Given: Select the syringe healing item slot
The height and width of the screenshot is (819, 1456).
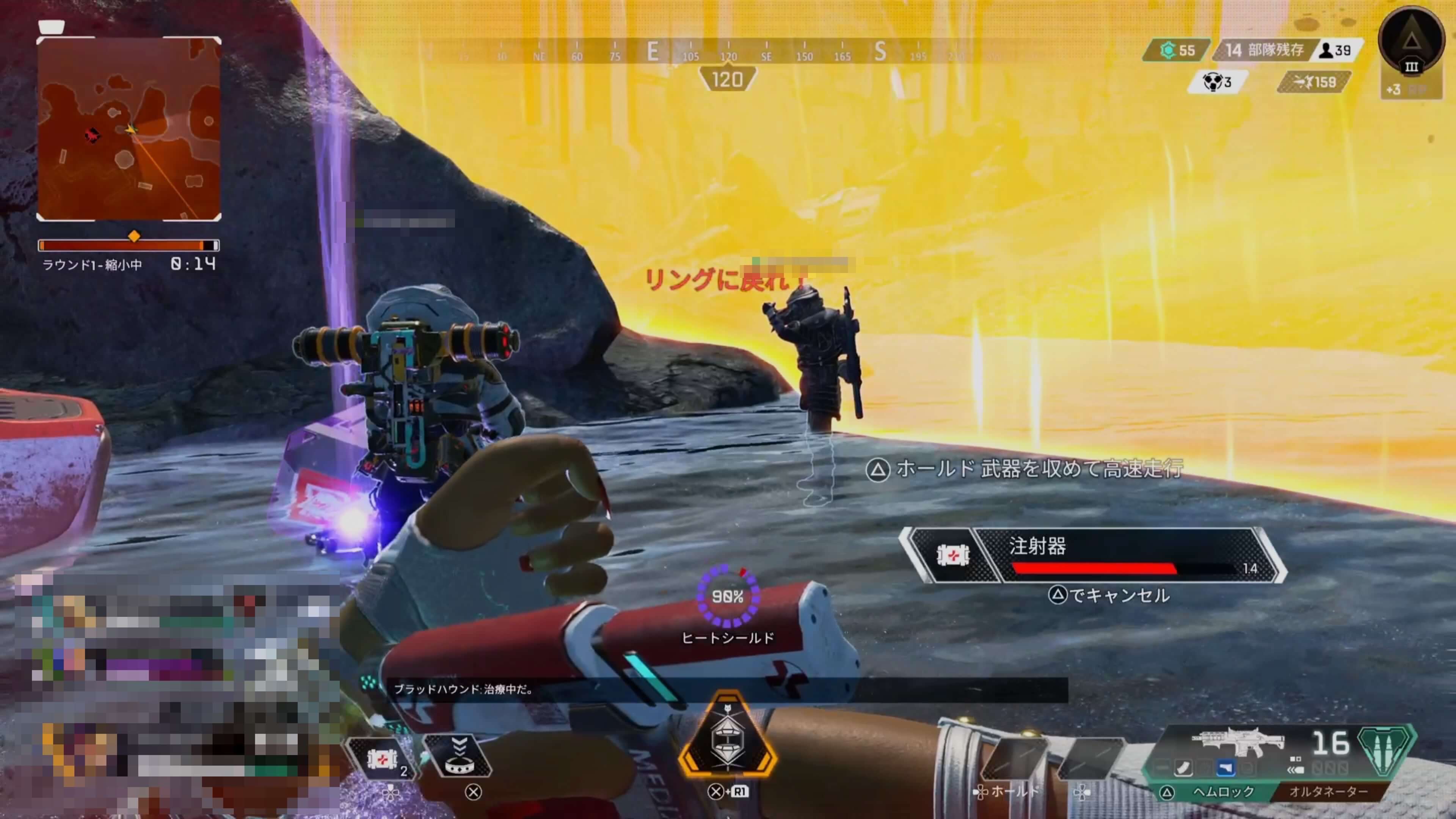Looking at the screenshot, I should 382,758.
